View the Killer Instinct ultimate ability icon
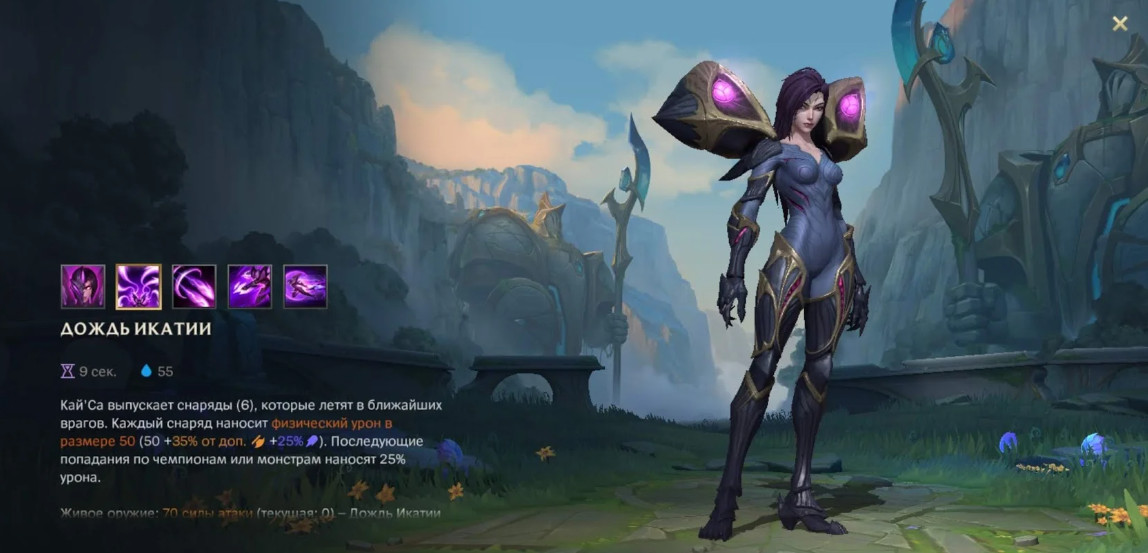This screenshot has width=1148, height=553. pos(305,286)
